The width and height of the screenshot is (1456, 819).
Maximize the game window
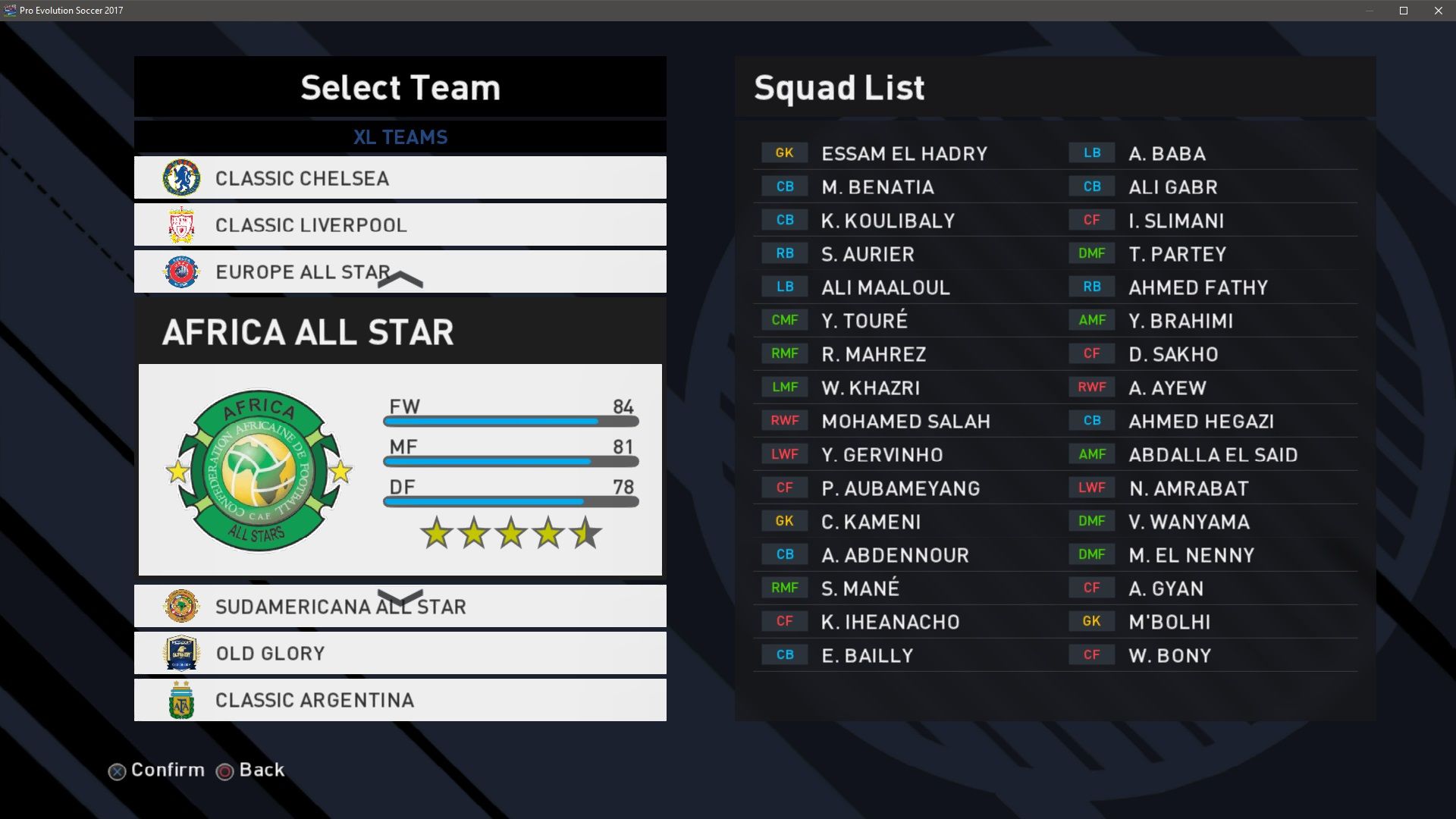[x=1403, y=11]
